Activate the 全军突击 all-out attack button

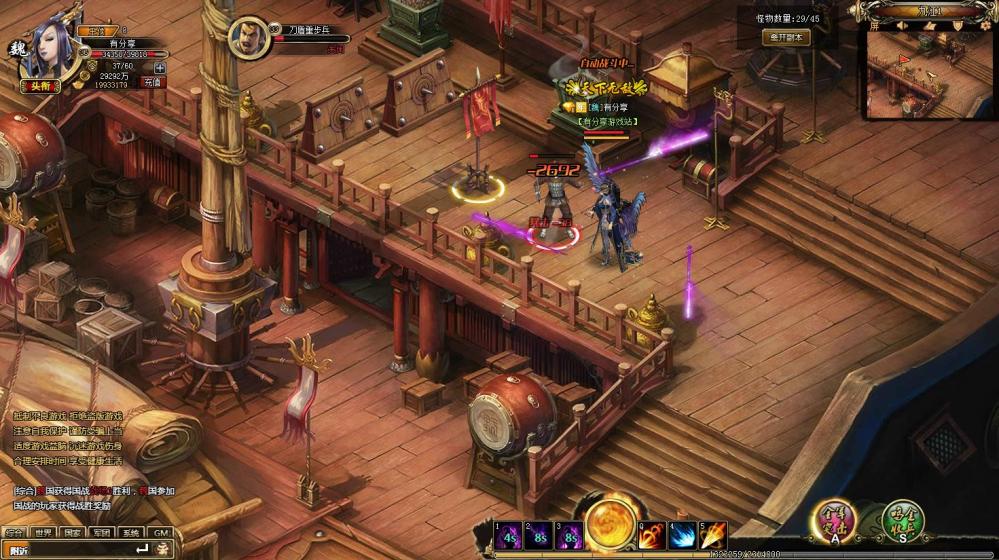[x=834, y=522]
